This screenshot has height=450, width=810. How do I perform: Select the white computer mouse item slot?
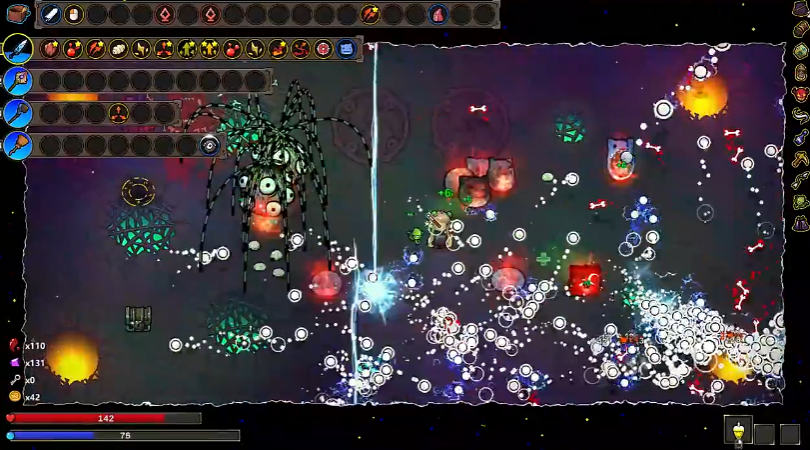[x=75, y=14]
